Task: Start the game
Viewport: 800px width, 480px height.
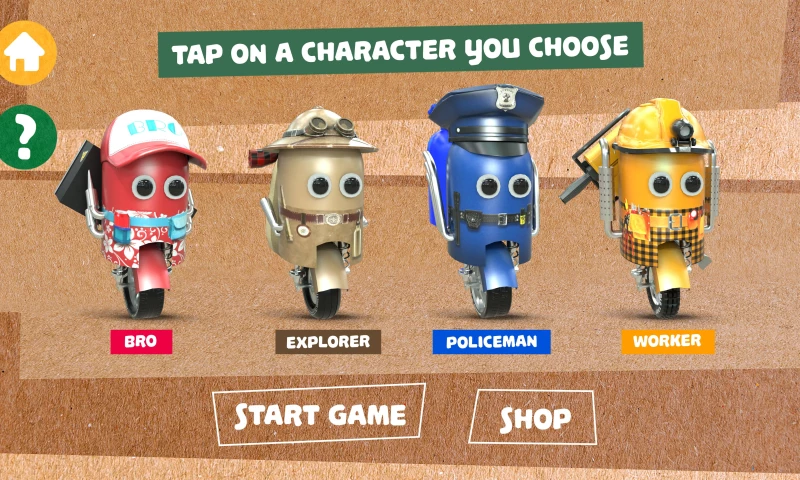Action: (319, 415)
